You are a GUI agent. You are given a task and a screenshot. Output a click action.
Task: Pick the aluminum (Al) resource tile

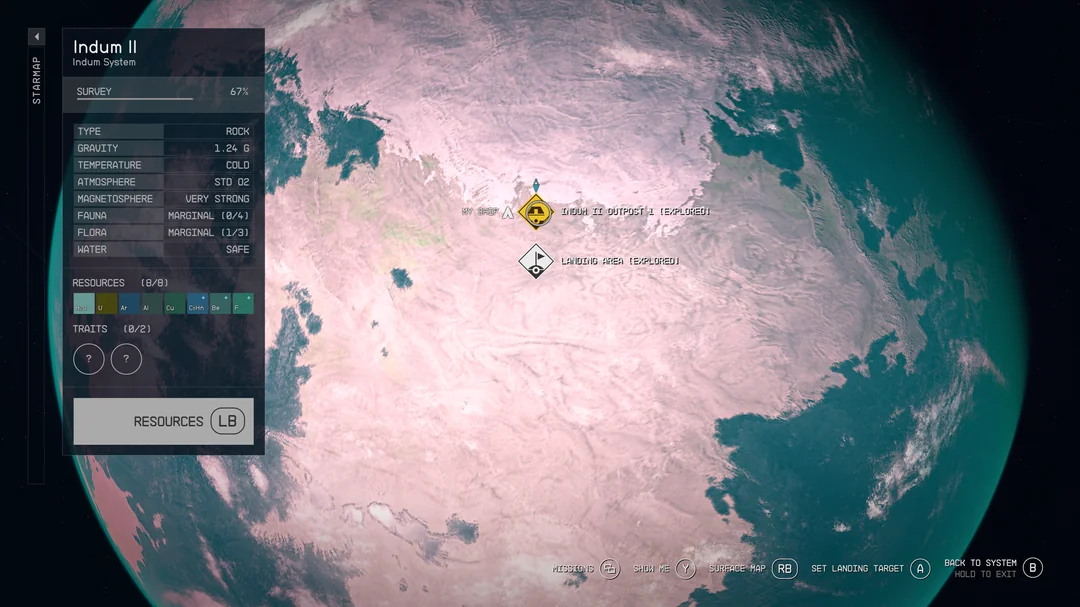[152, 303]
